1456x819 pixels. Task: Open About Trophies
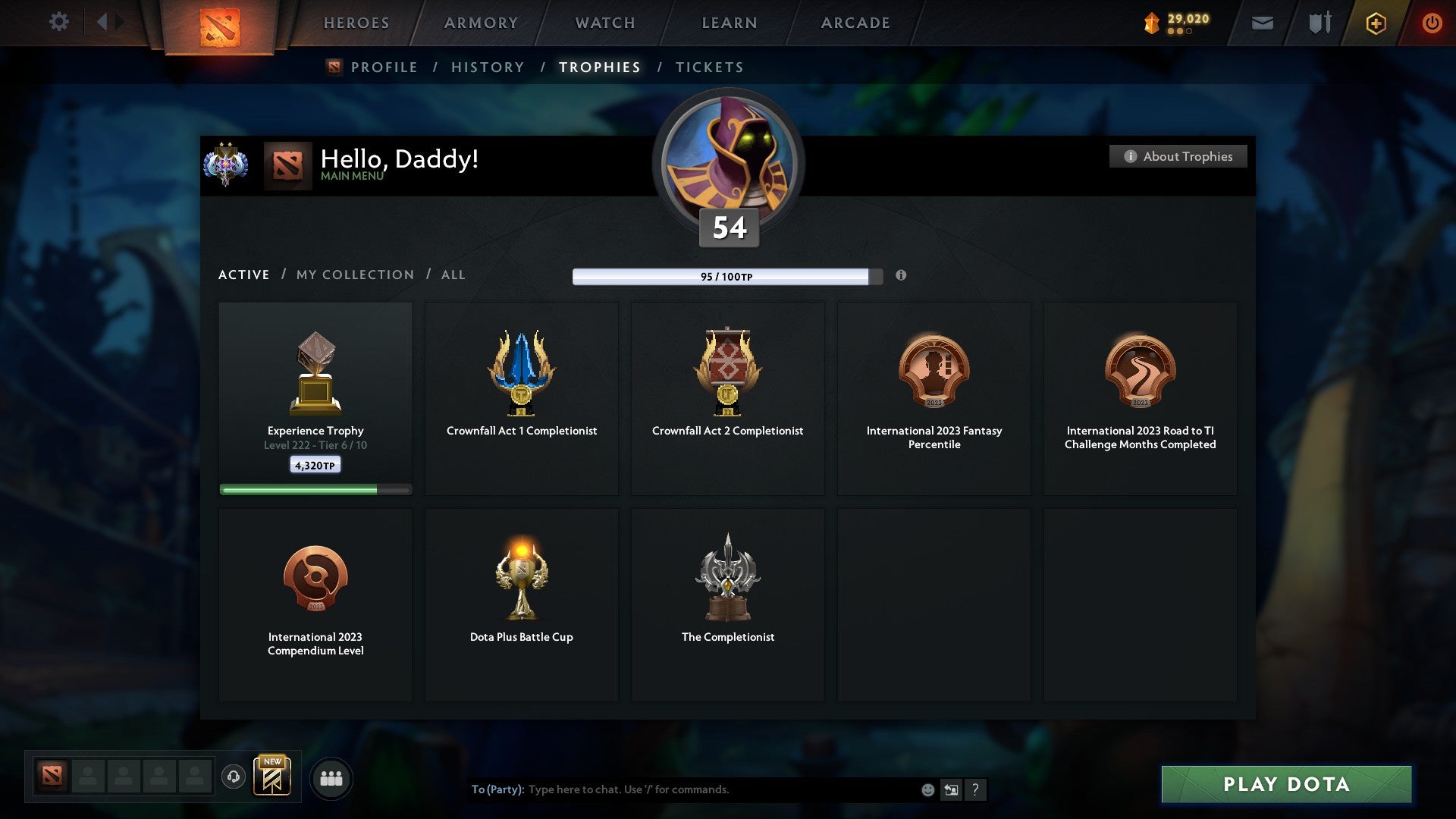coord(1178,156)
